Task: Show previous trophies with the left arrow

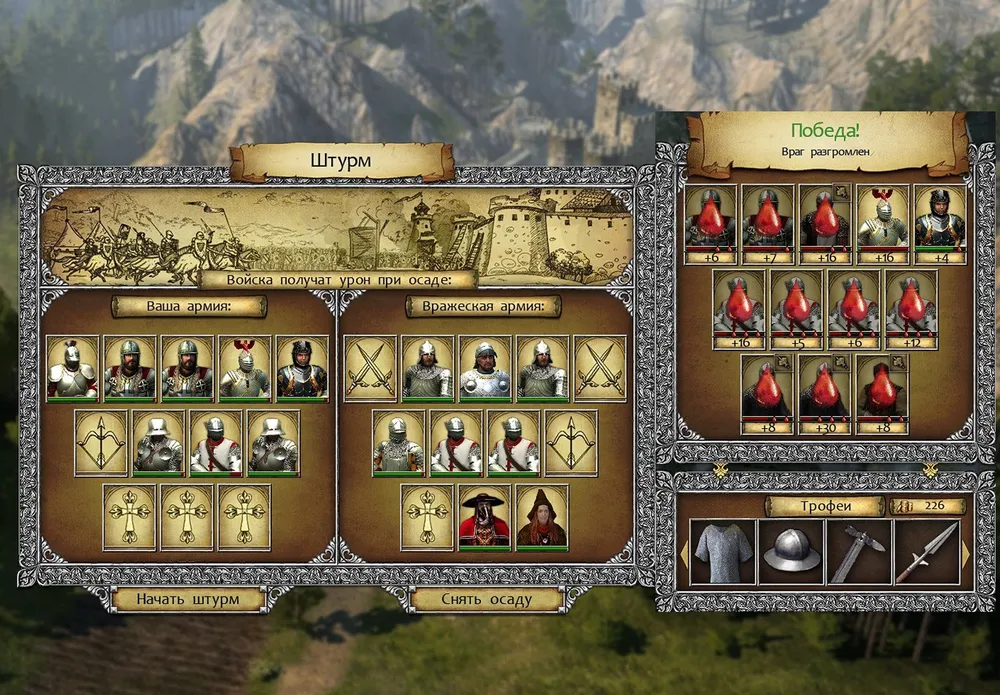Action: [x=682, y=553]
